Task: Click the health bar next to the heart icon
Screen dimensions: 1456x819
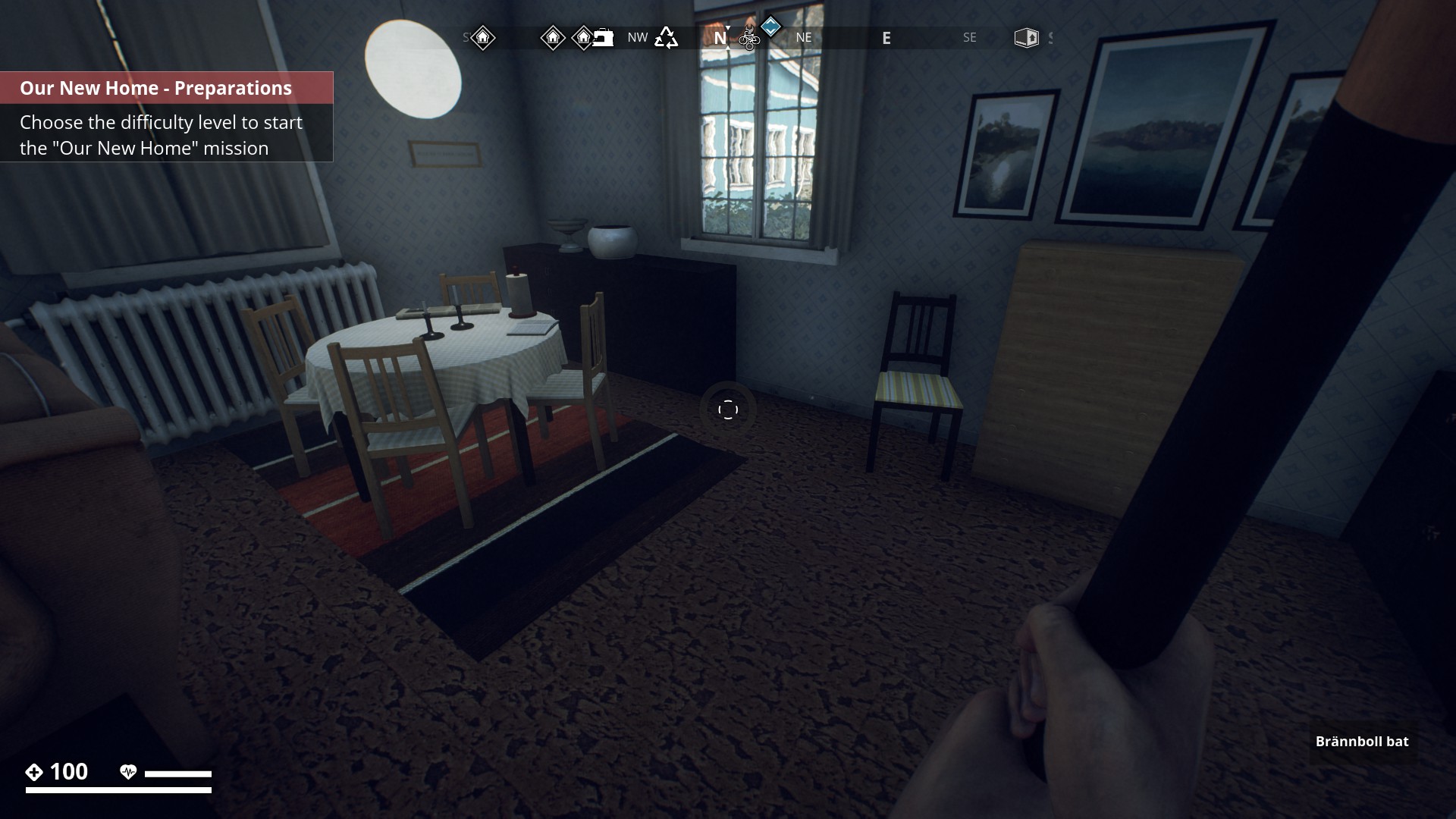Action: click(x=180, y=773)
